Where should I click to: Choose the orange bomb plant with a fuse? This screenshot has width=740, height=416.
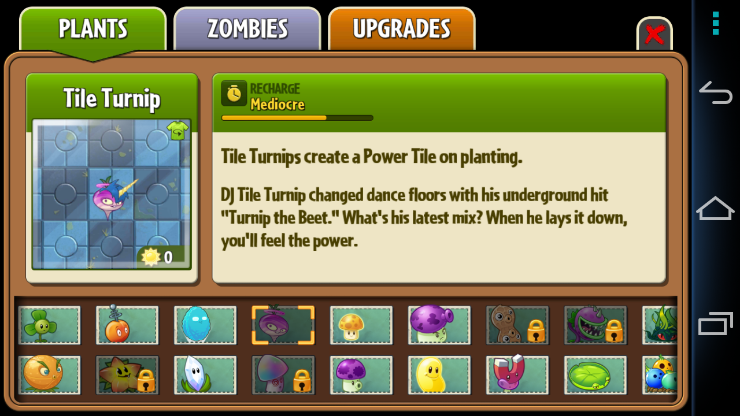click(127, 325)
